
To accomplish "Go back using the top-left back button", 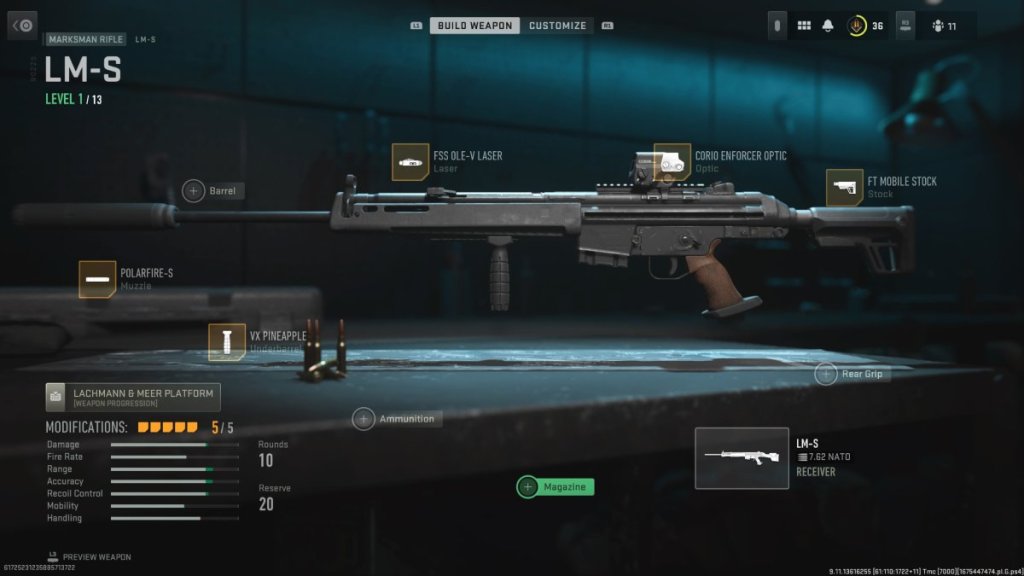I will click(22, 25).
